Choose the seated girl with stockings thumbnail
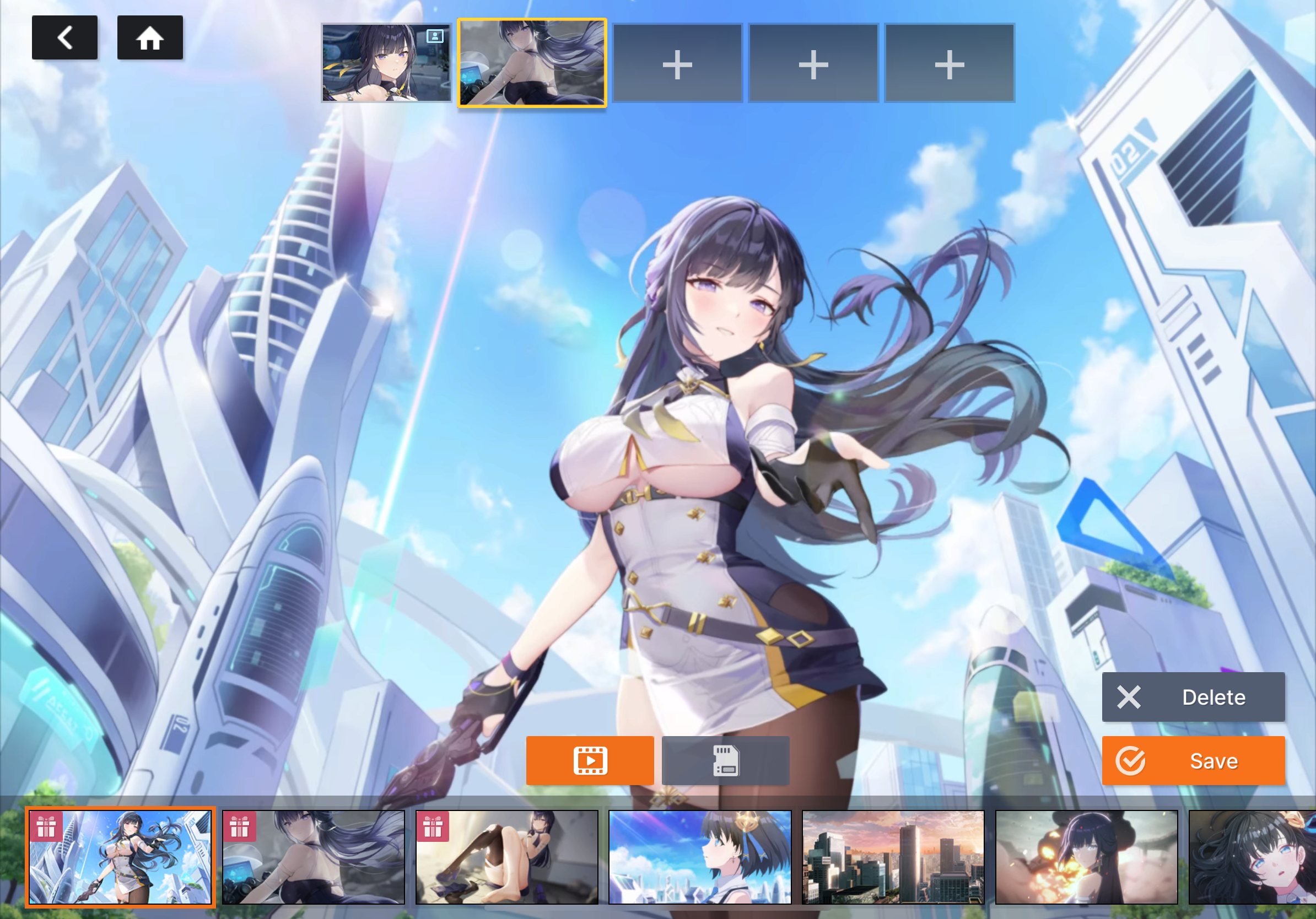 pyautogui.click(x=506, y=857)
